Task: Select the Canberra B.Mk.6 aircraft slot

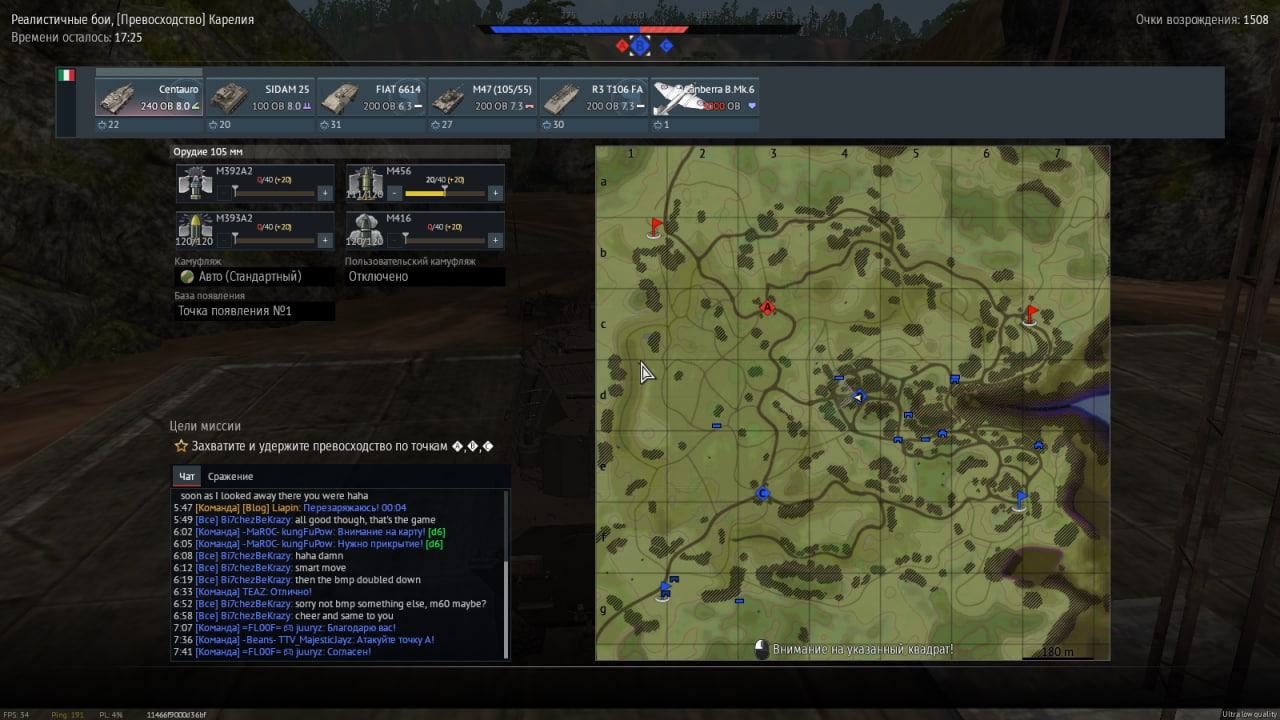Action: point(705,98)
